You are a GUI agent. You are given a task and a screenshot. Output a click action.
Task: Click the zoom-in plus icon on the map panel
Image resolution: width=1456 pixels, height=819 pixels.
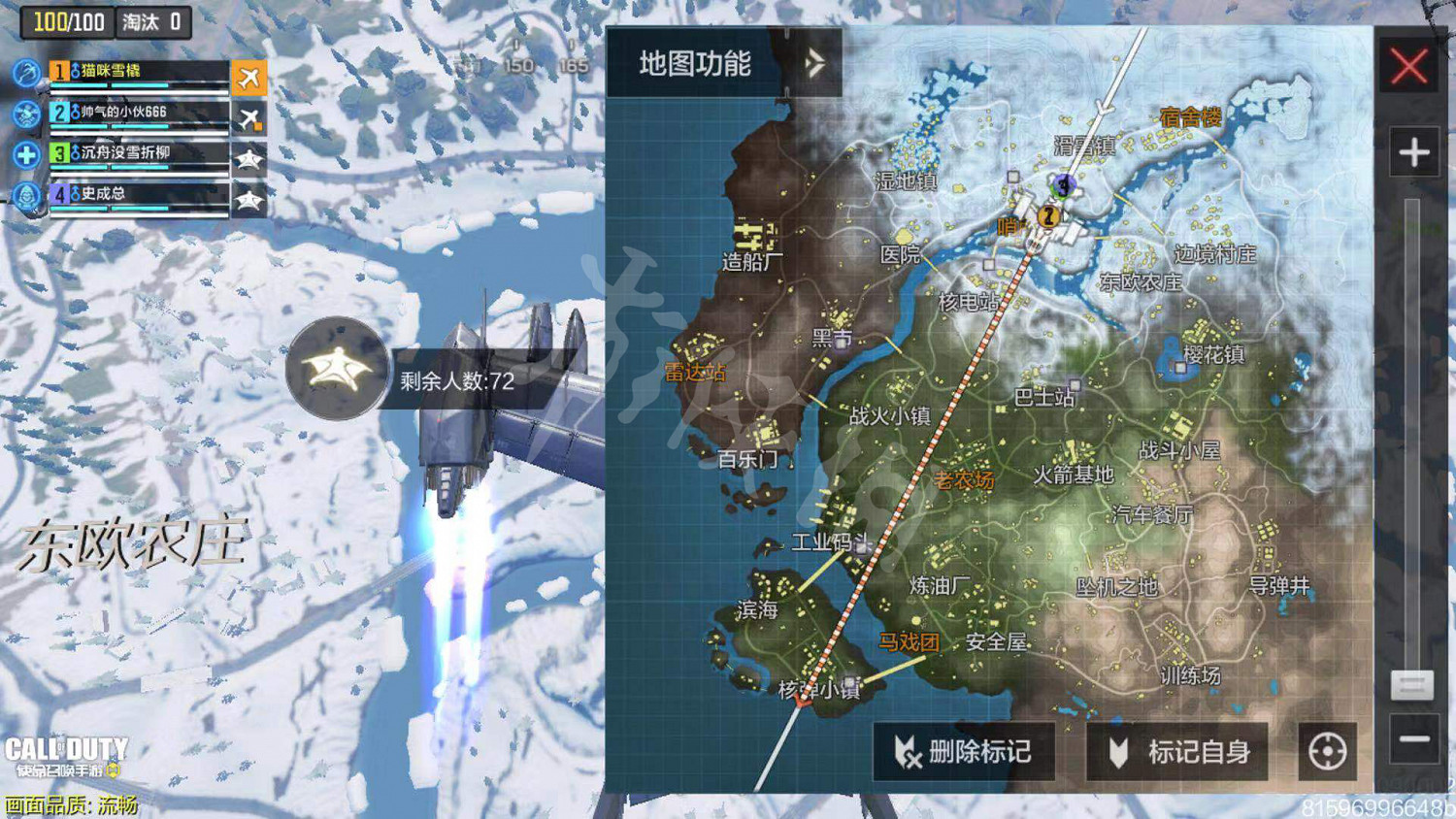[x=1413, y=152]
